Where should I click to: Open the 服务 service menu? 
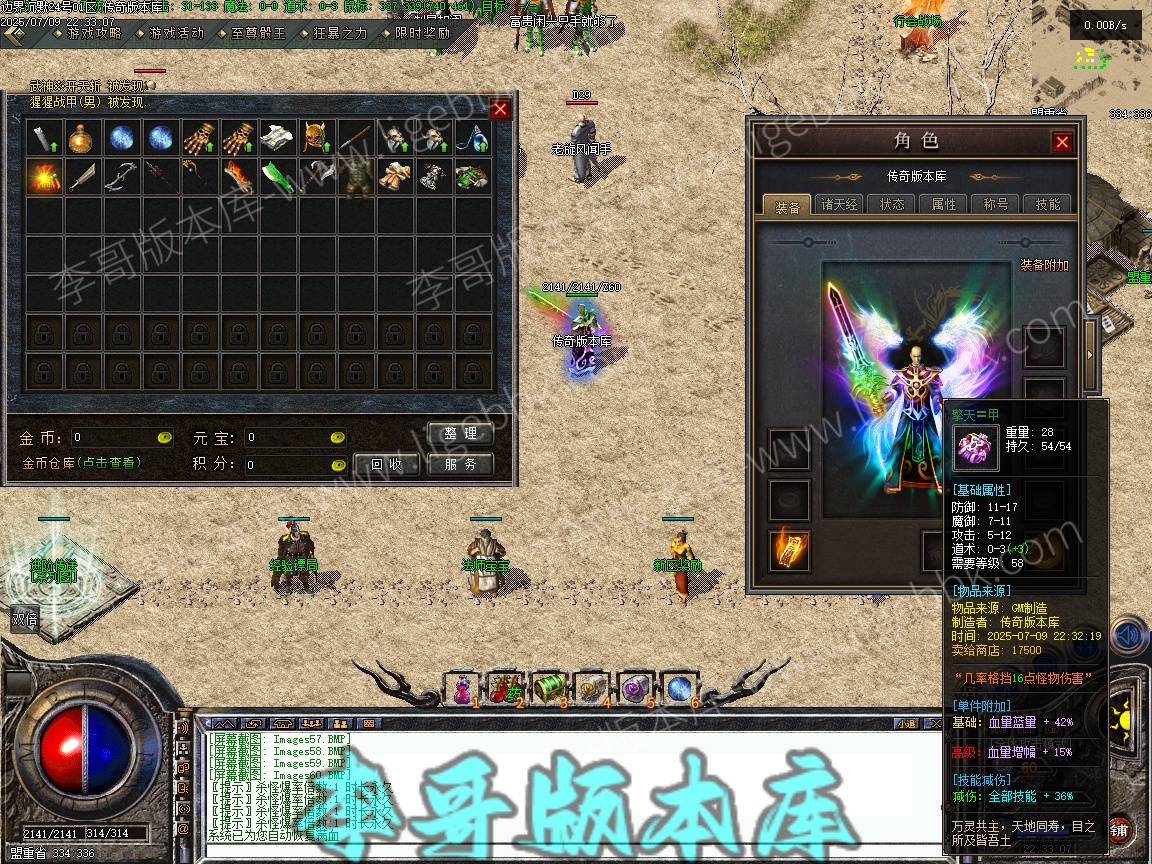pos(461,464)
